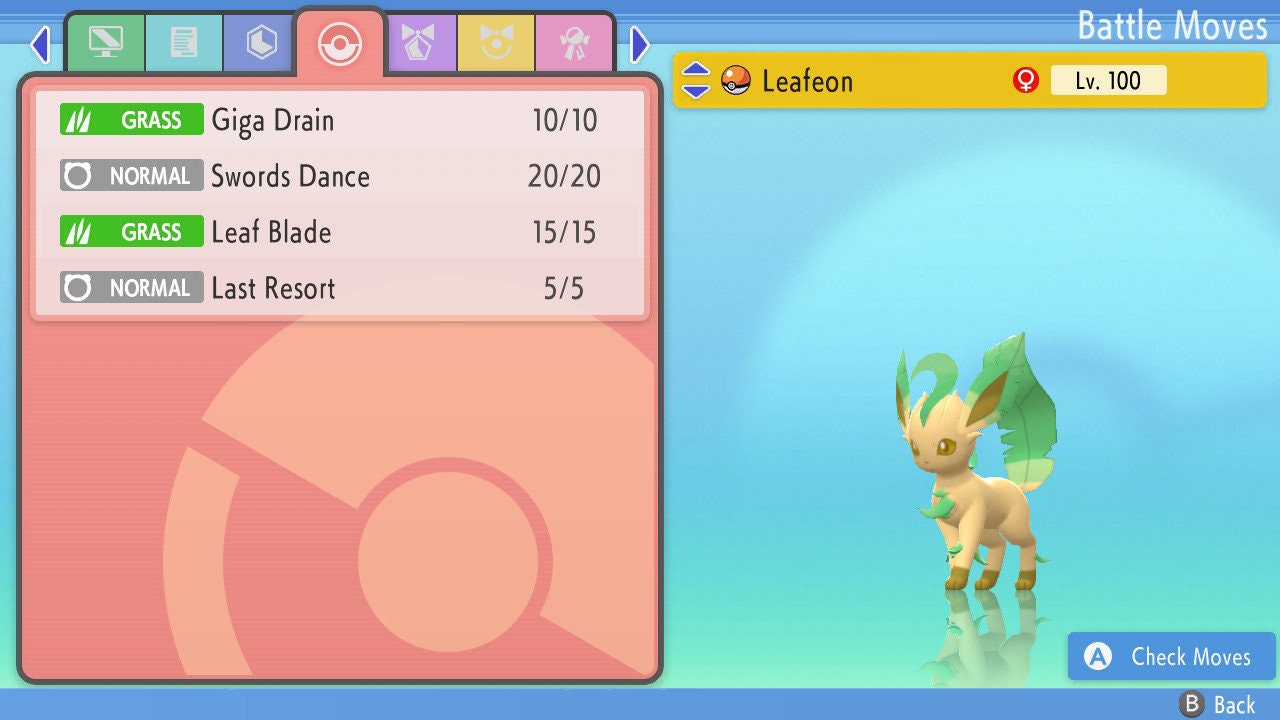Select the Last Resort move row
1280x720 pixels.
click(340, 289)
